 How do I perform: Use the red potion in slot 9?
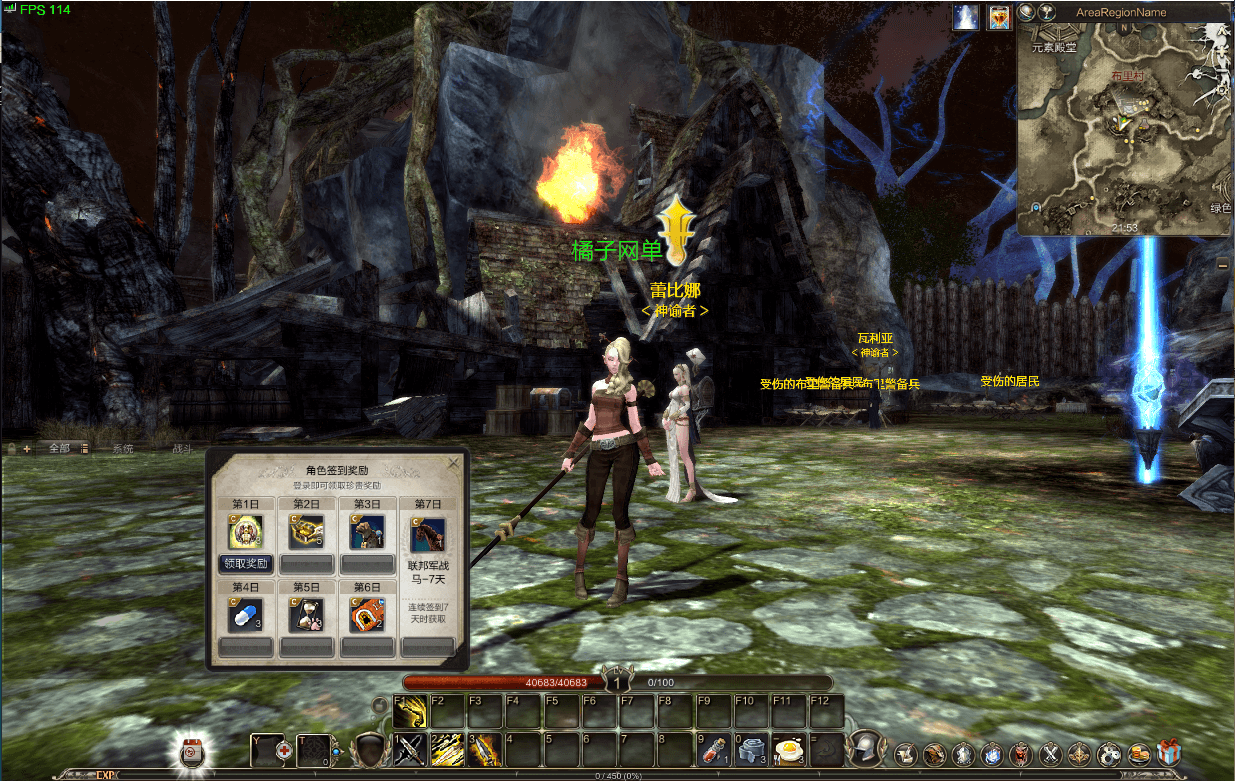[x=713, y=749]
